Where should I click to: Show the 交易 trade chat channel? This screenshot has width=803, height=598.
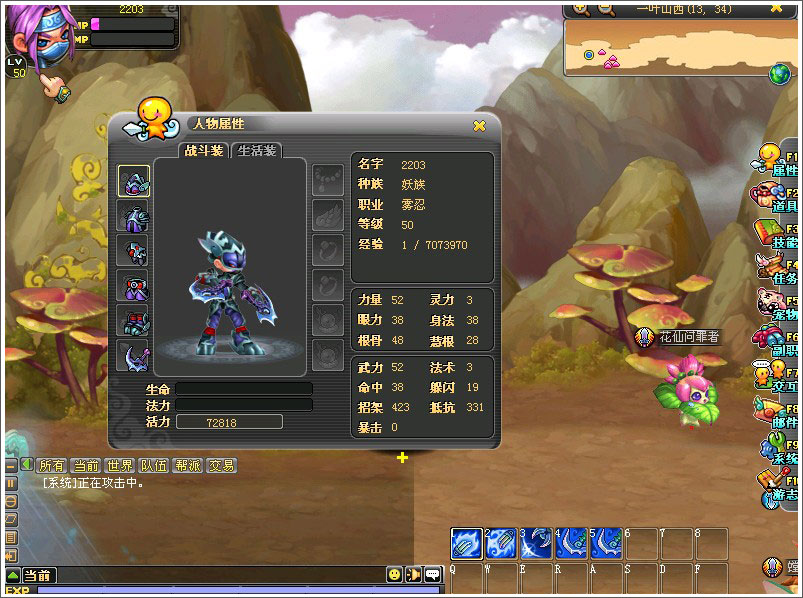221,466
